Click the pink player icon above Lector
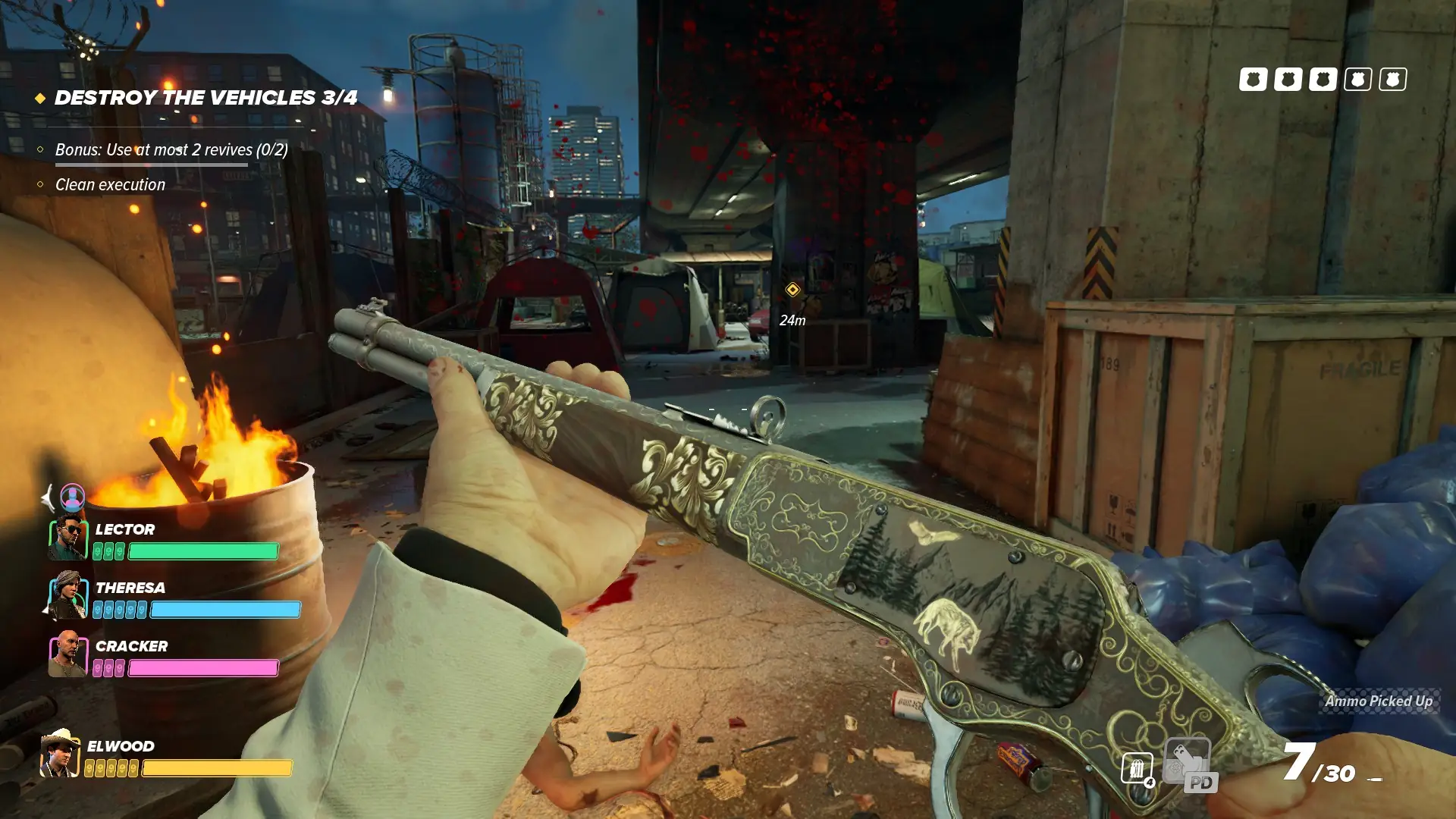1456x819 pixels. pyautogui.click(x=73, y=497)
